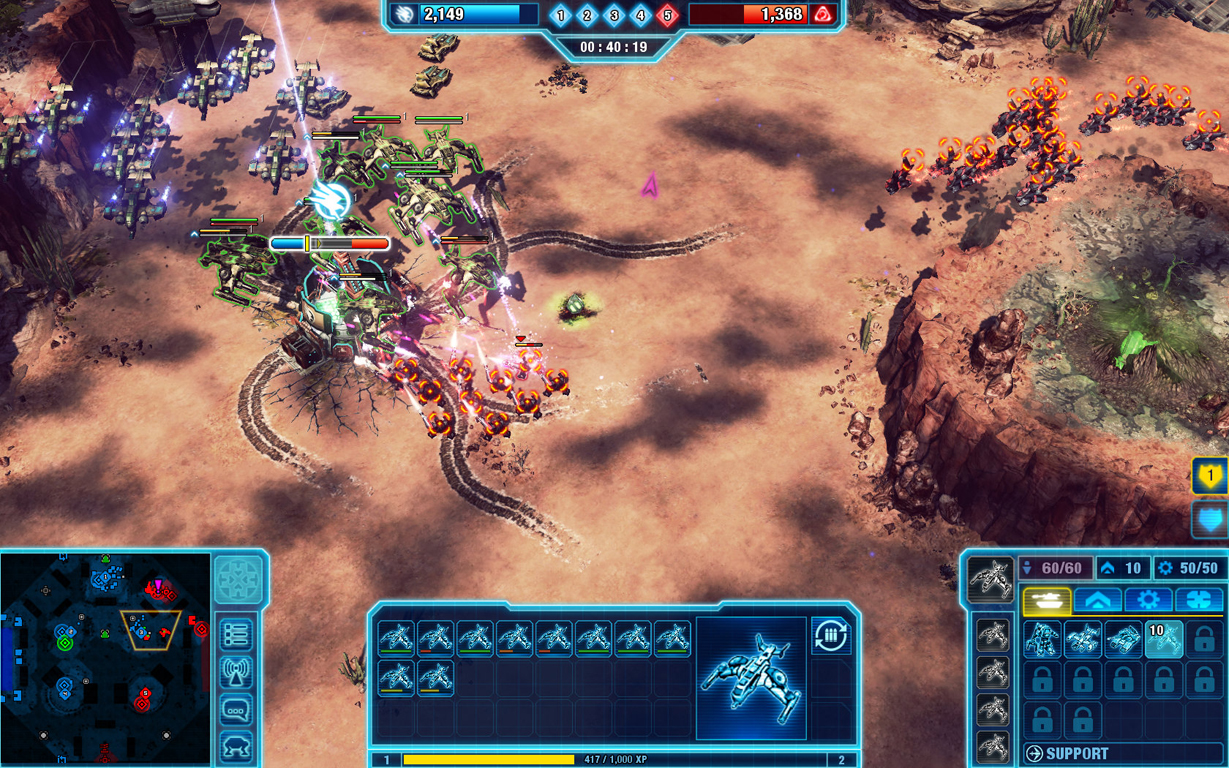This screenshot has height=768, width=1229.
Task: Activate the reload ammo ability icon
Action: point(830,636)
